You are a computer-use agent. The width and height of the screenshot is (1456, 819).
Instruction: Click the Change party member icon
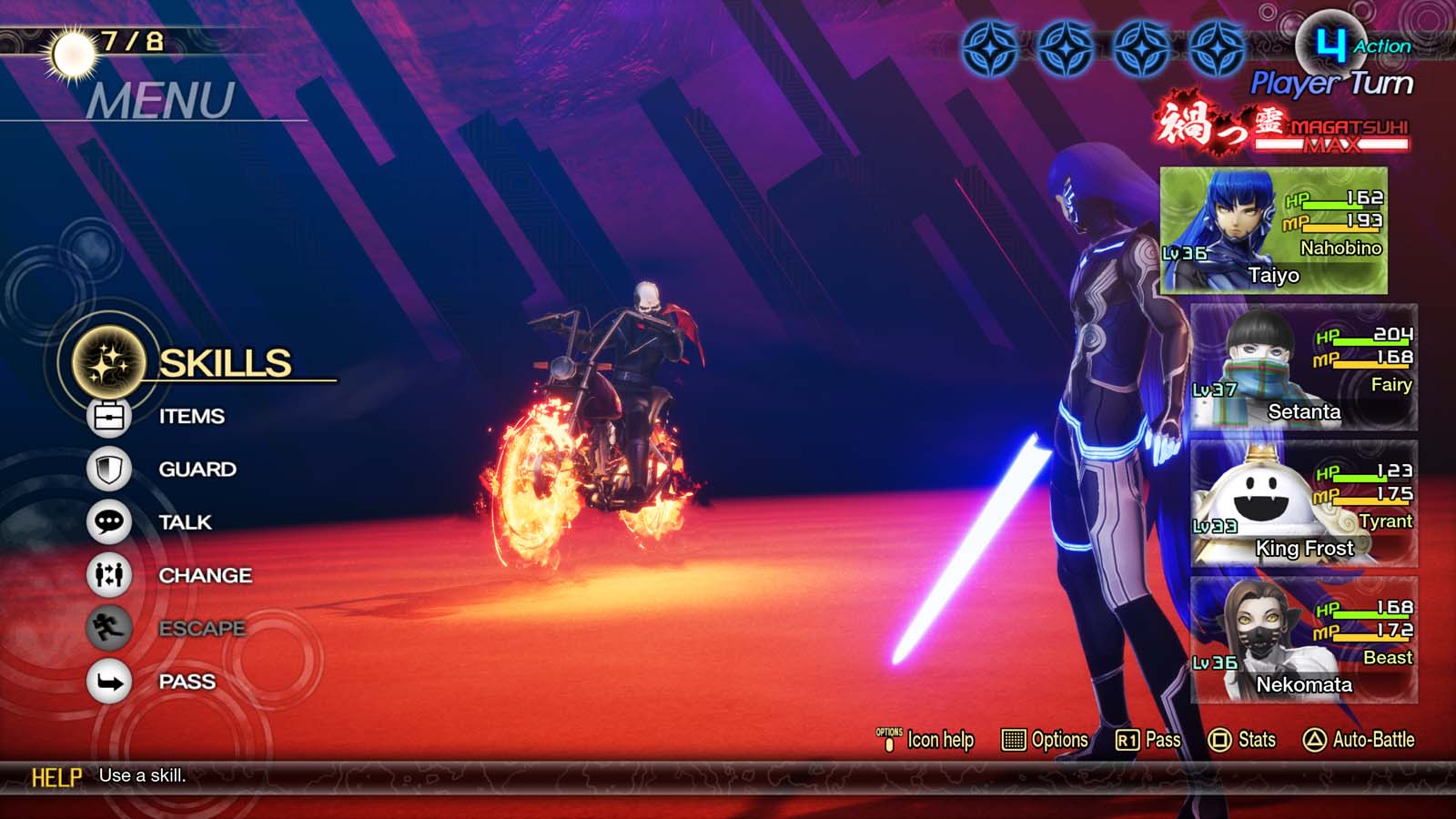click(x=108, y=575)
